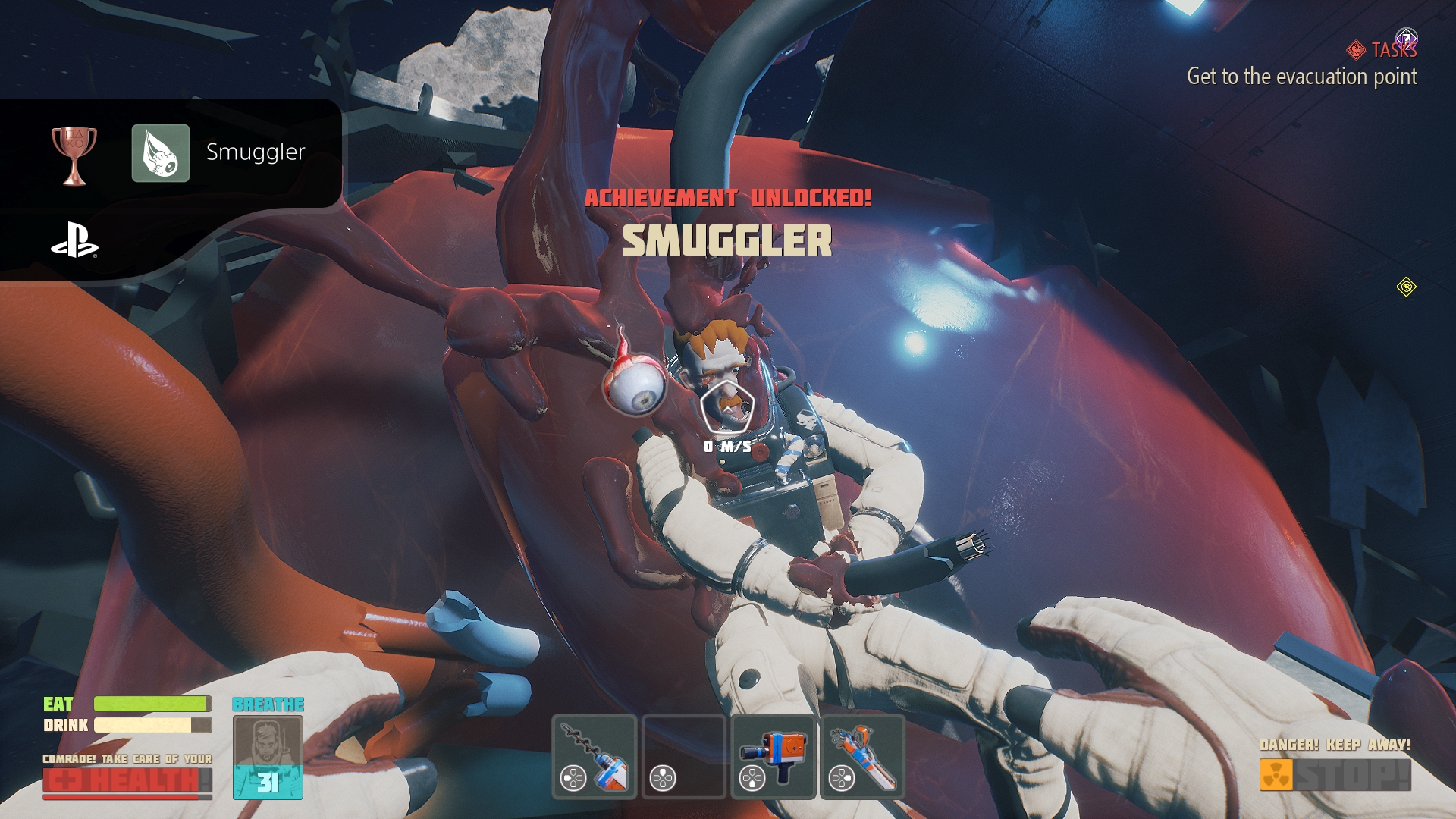Image resolution: width=1456 pixels, height=819 pixels.
Task: Click the bronze trophy cup icon
Action: [x=74, y=155]
